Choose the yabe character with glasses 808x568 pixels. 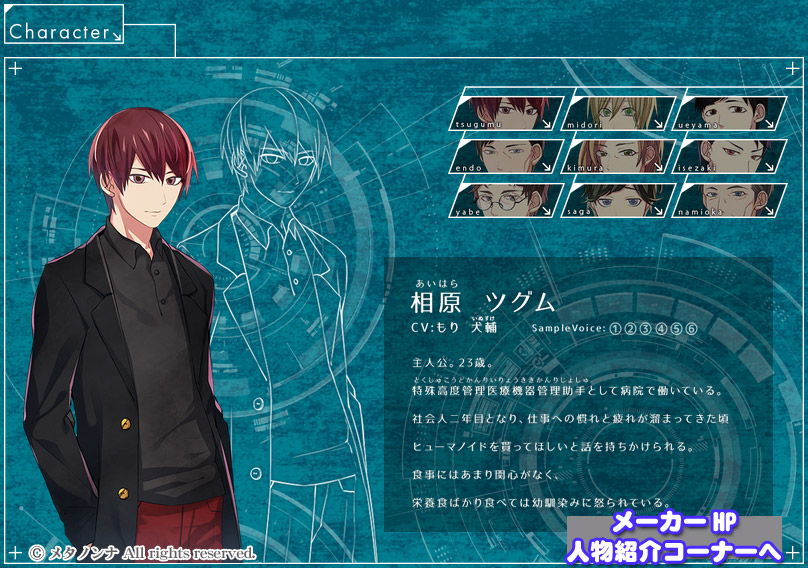[x=507, y=199]
